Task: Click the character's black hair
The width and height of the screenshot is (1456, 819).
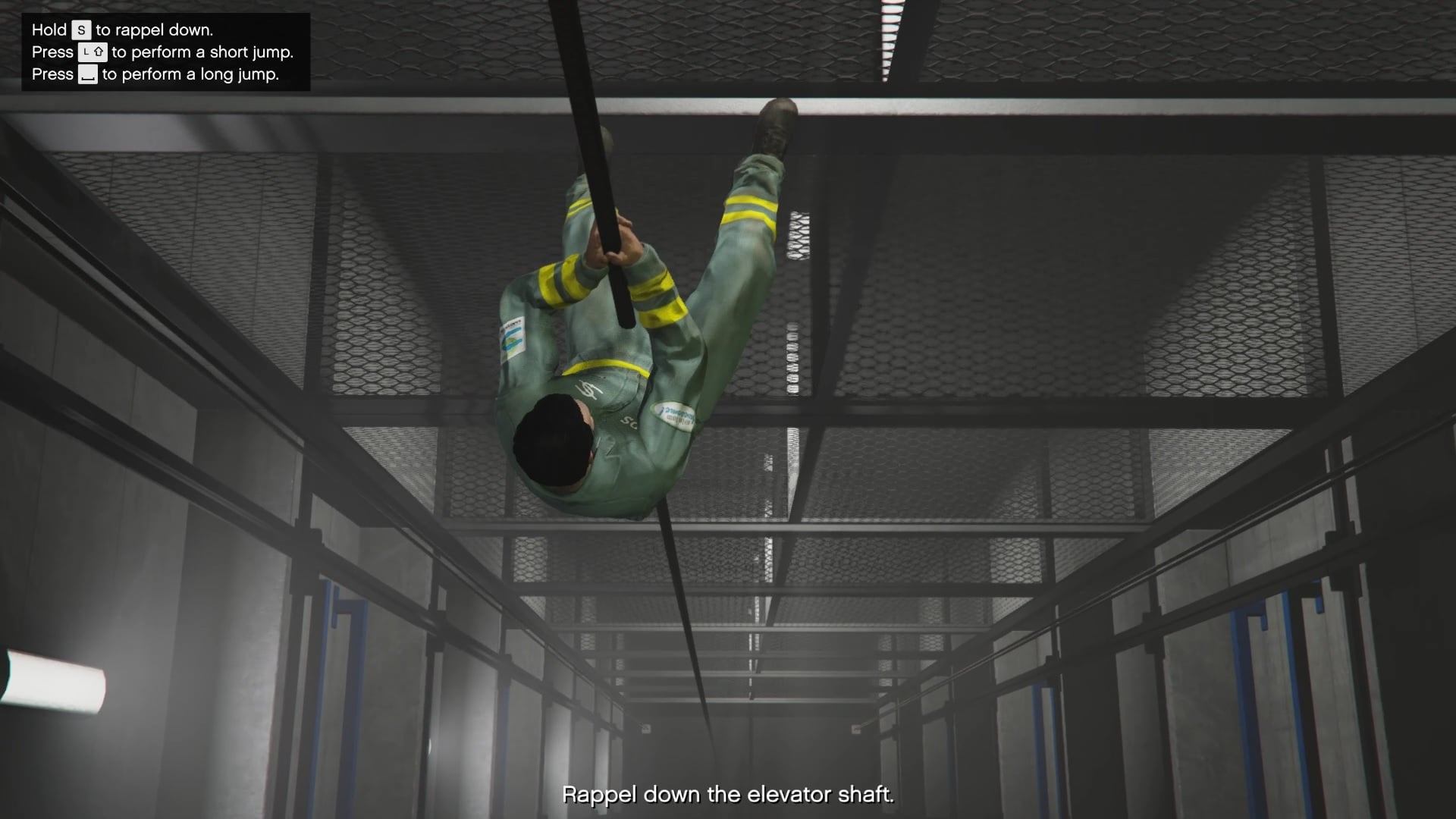Action: pyautogui.click(x=554, y=440)
